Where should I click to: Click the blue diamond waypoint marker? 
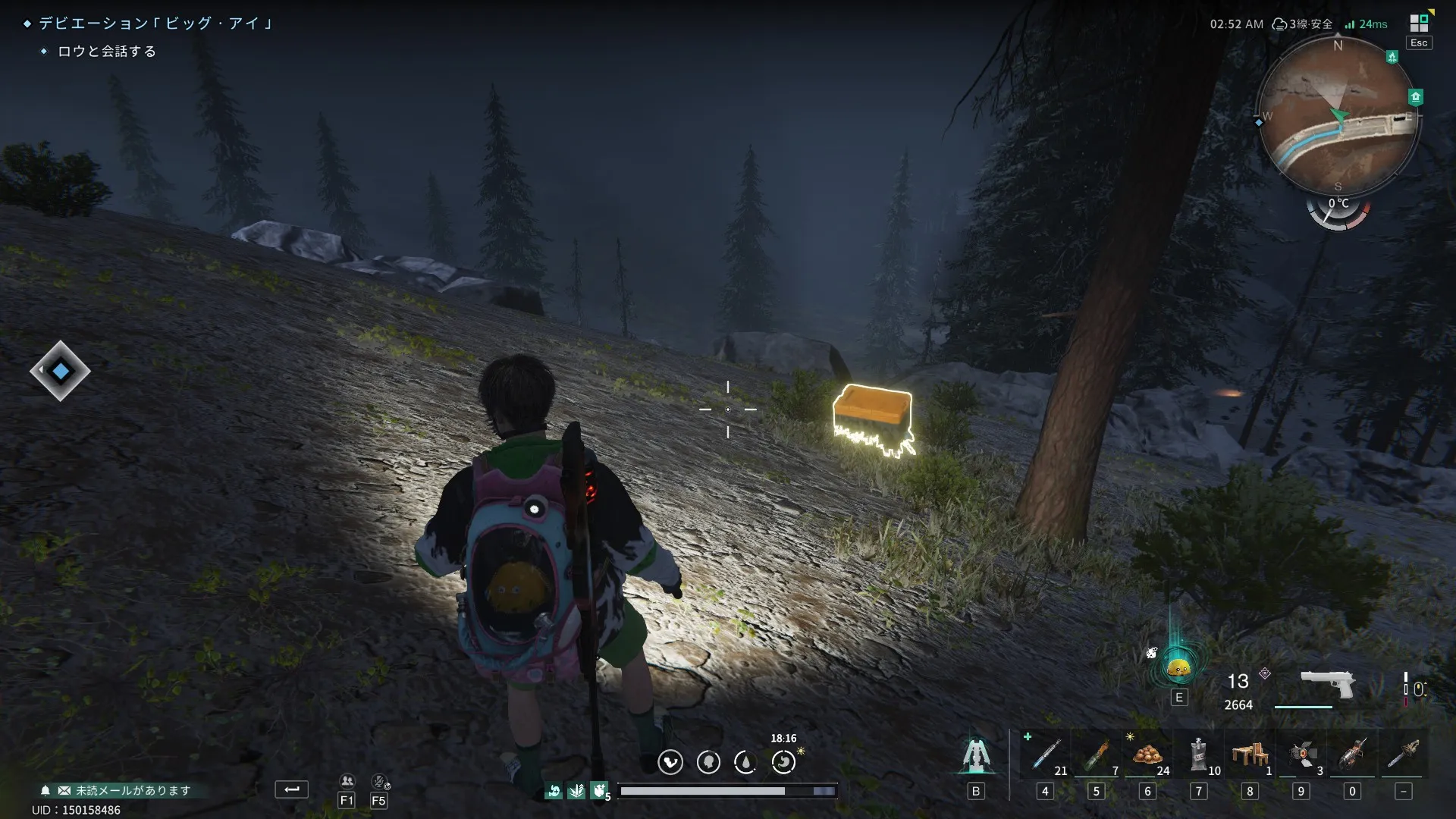point(61,371)
